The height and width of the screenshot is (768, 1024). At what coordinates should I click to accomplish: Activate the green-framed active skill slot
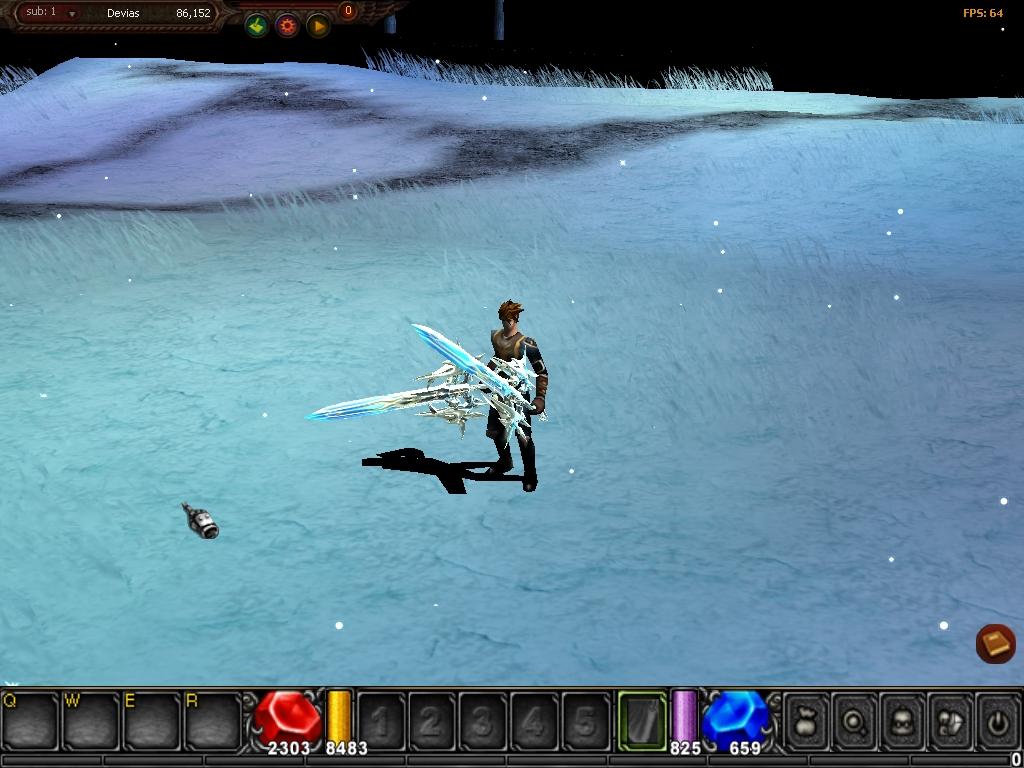point(642,720)
